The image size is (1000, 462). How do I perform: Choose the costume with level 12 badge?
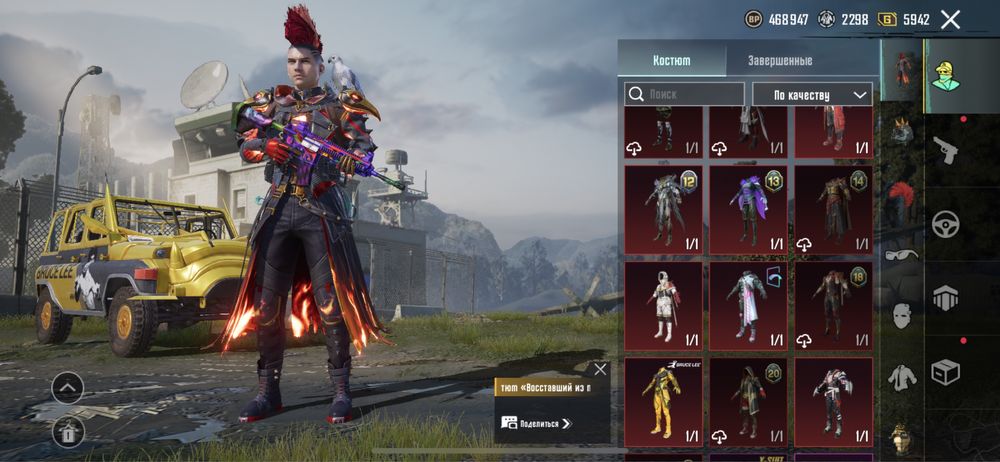click(x=663, y=209)
